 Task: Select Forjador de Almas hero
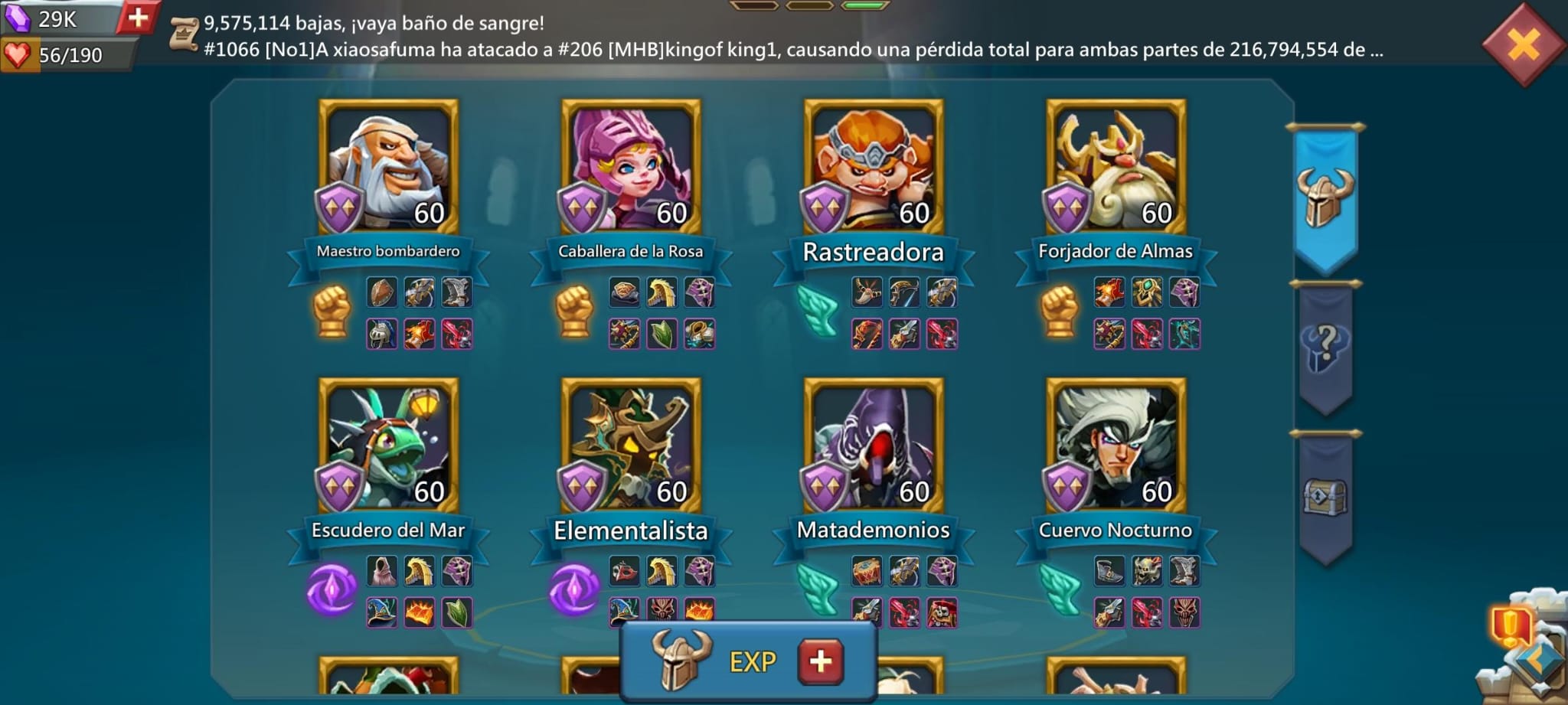point(1116,167)
